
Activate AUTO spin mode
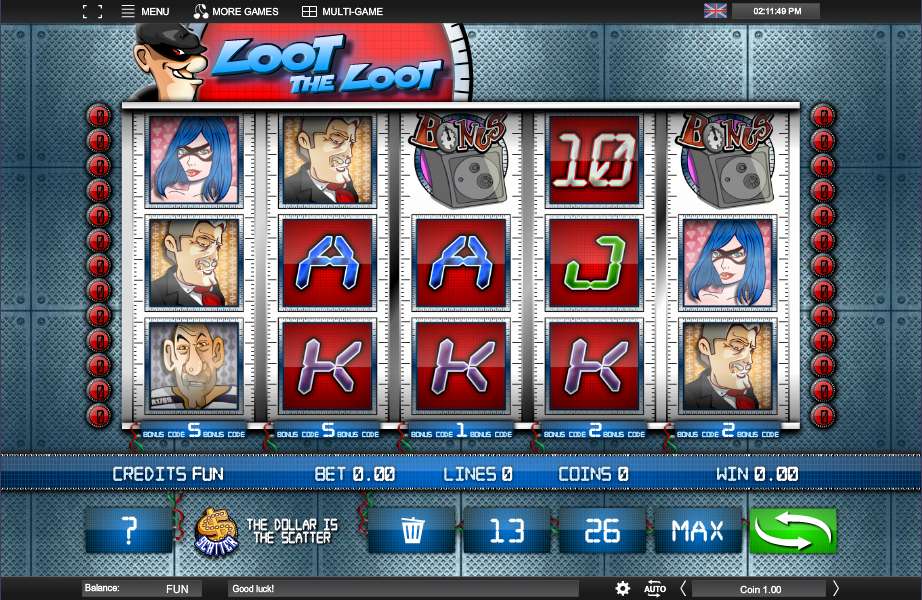click(655, 589)
